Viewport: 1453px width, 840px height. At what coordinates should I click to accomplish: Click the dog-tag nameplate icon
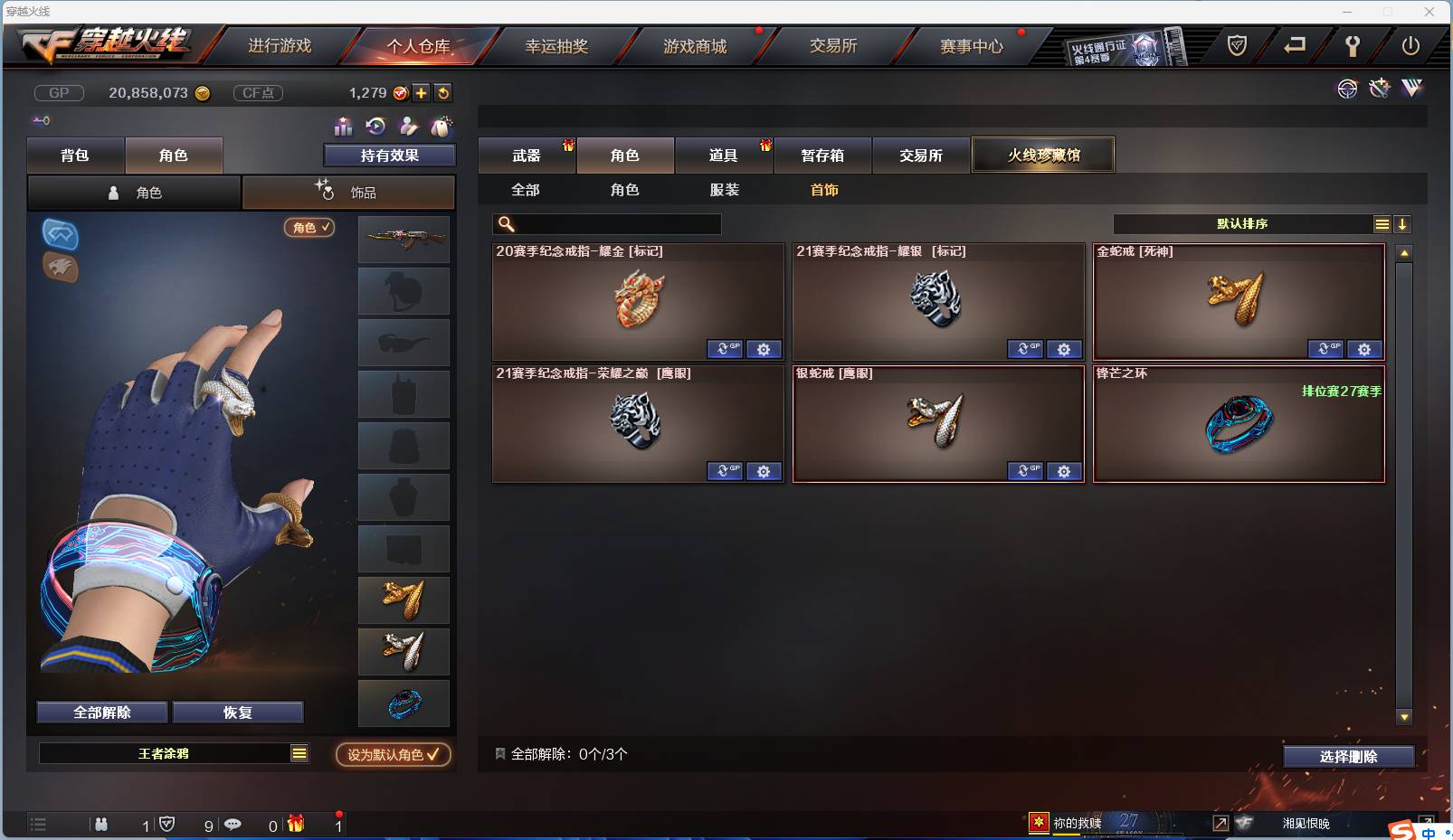442,127
